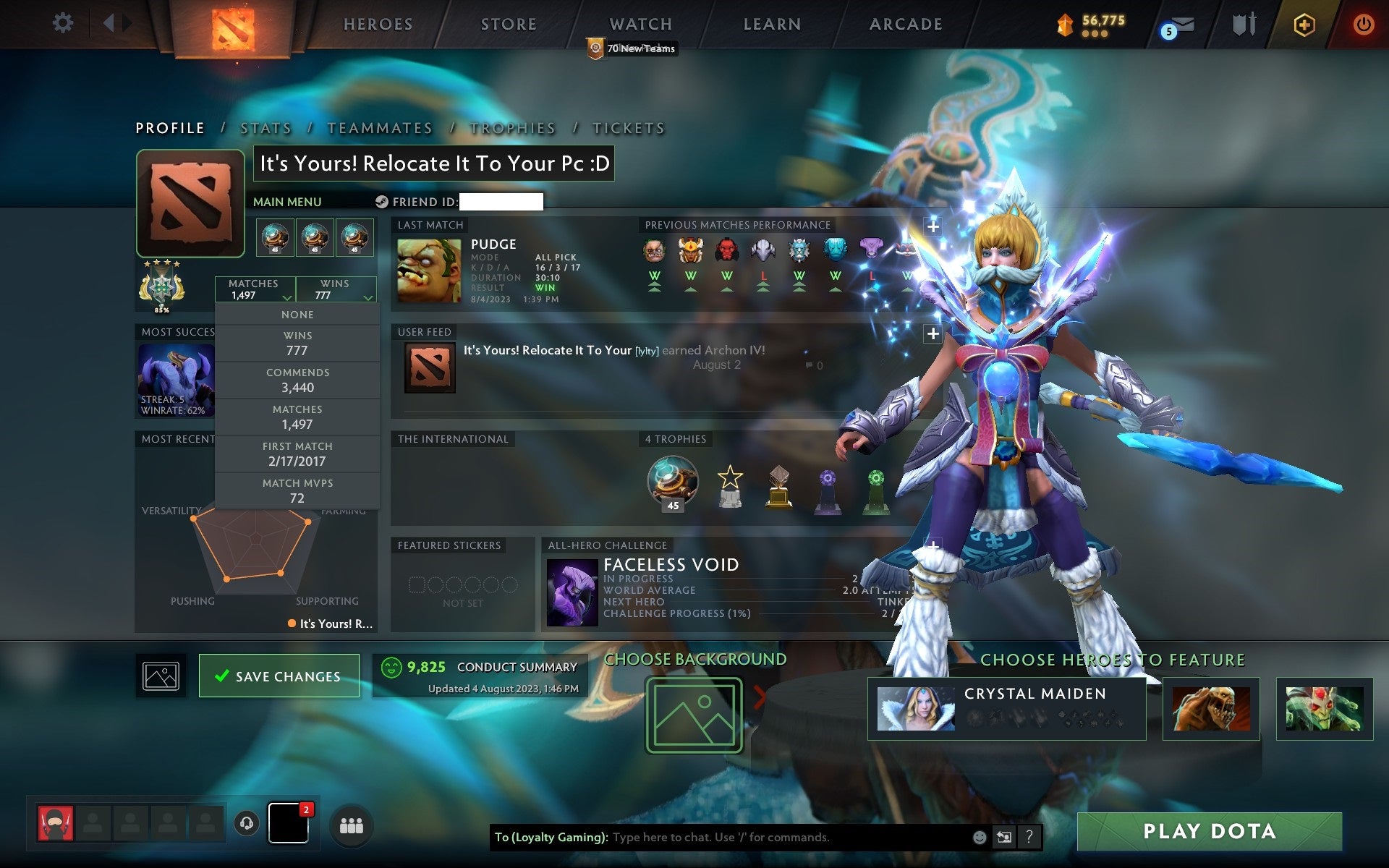Open the settings gear menu

(64, 23)
